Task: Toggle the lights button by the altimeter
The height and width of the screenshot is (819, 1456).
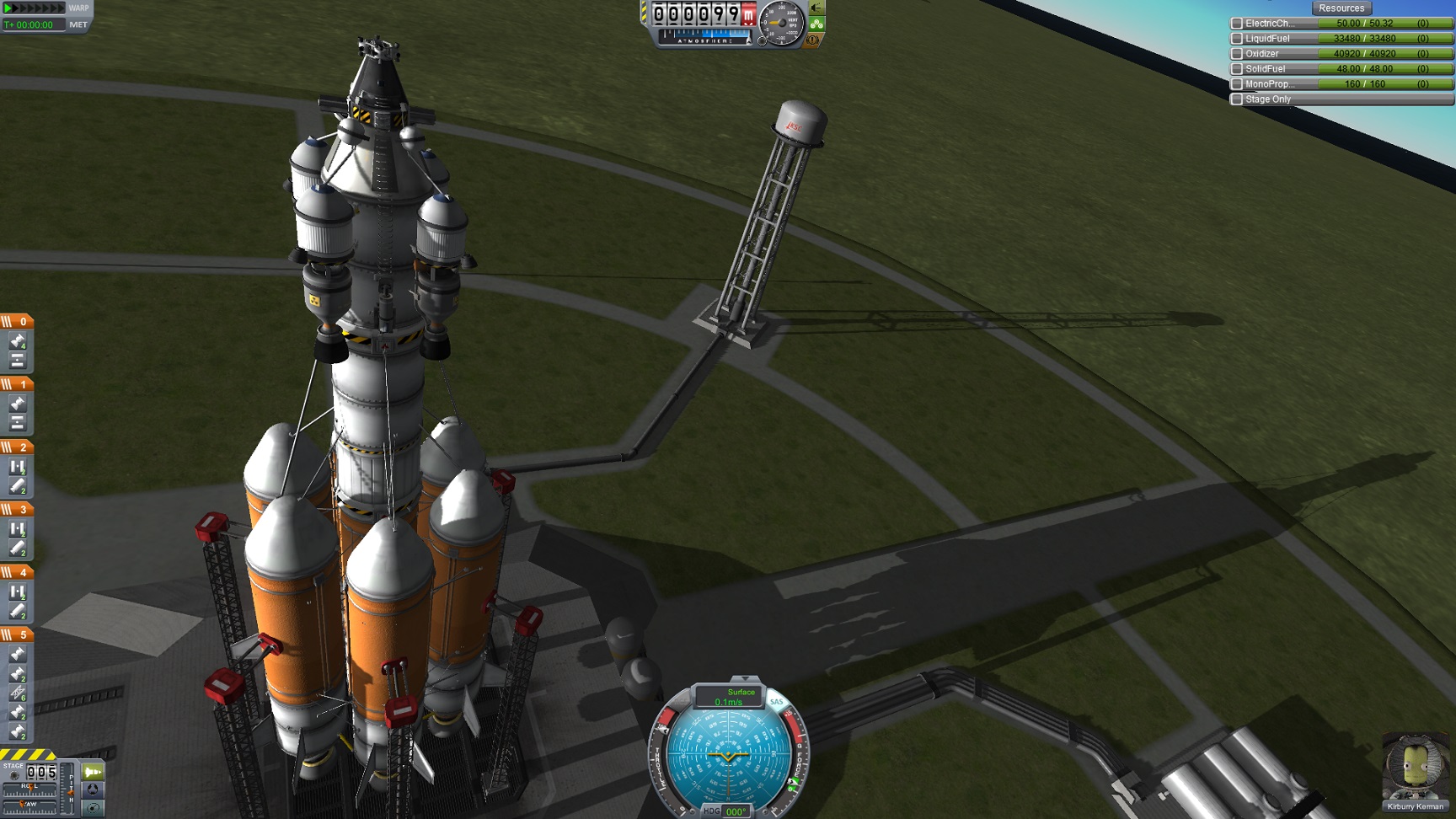Action: (816, 8)
